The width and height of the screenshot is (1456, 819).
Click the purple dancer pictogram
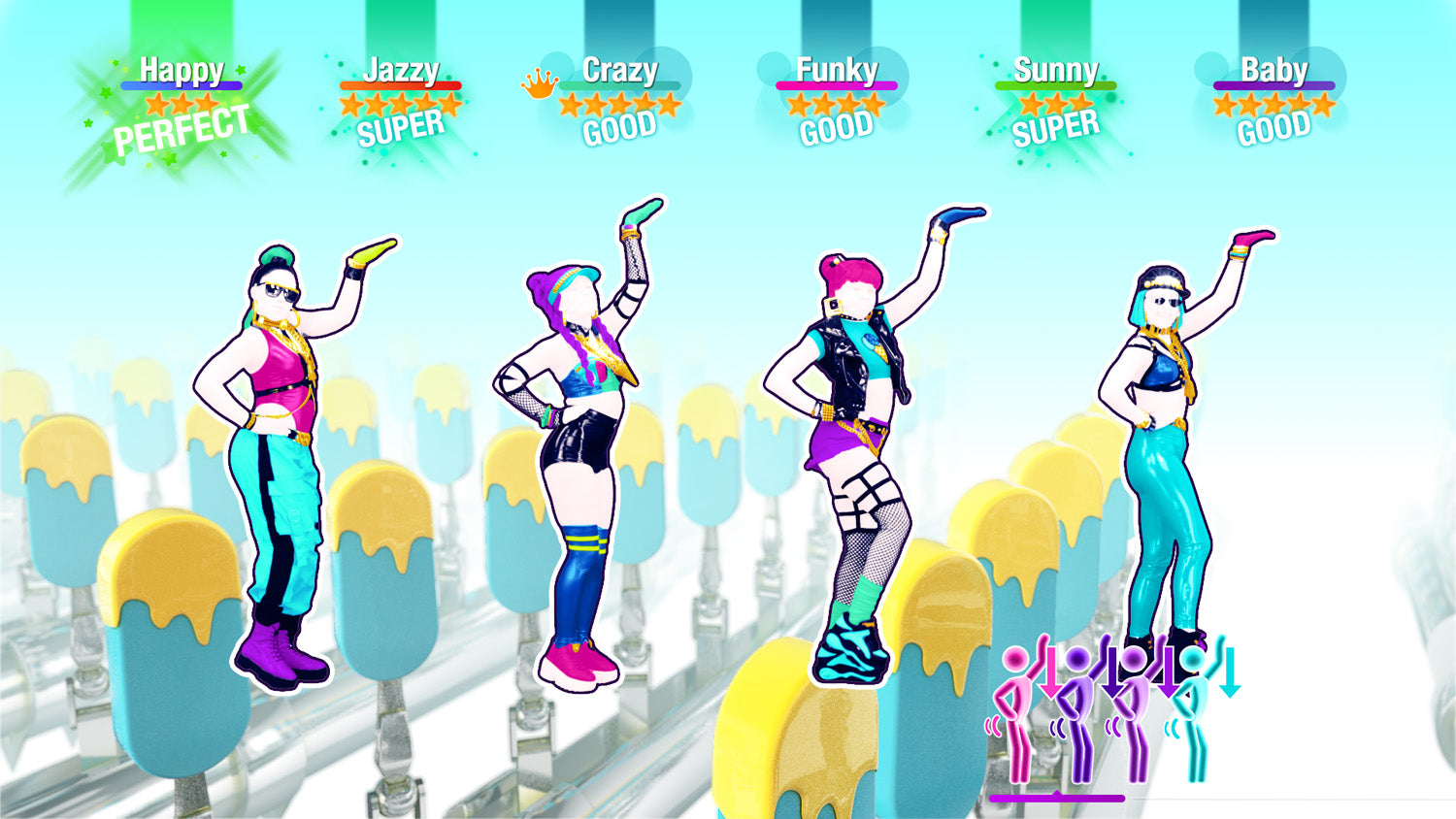(x=1077, y=689)
